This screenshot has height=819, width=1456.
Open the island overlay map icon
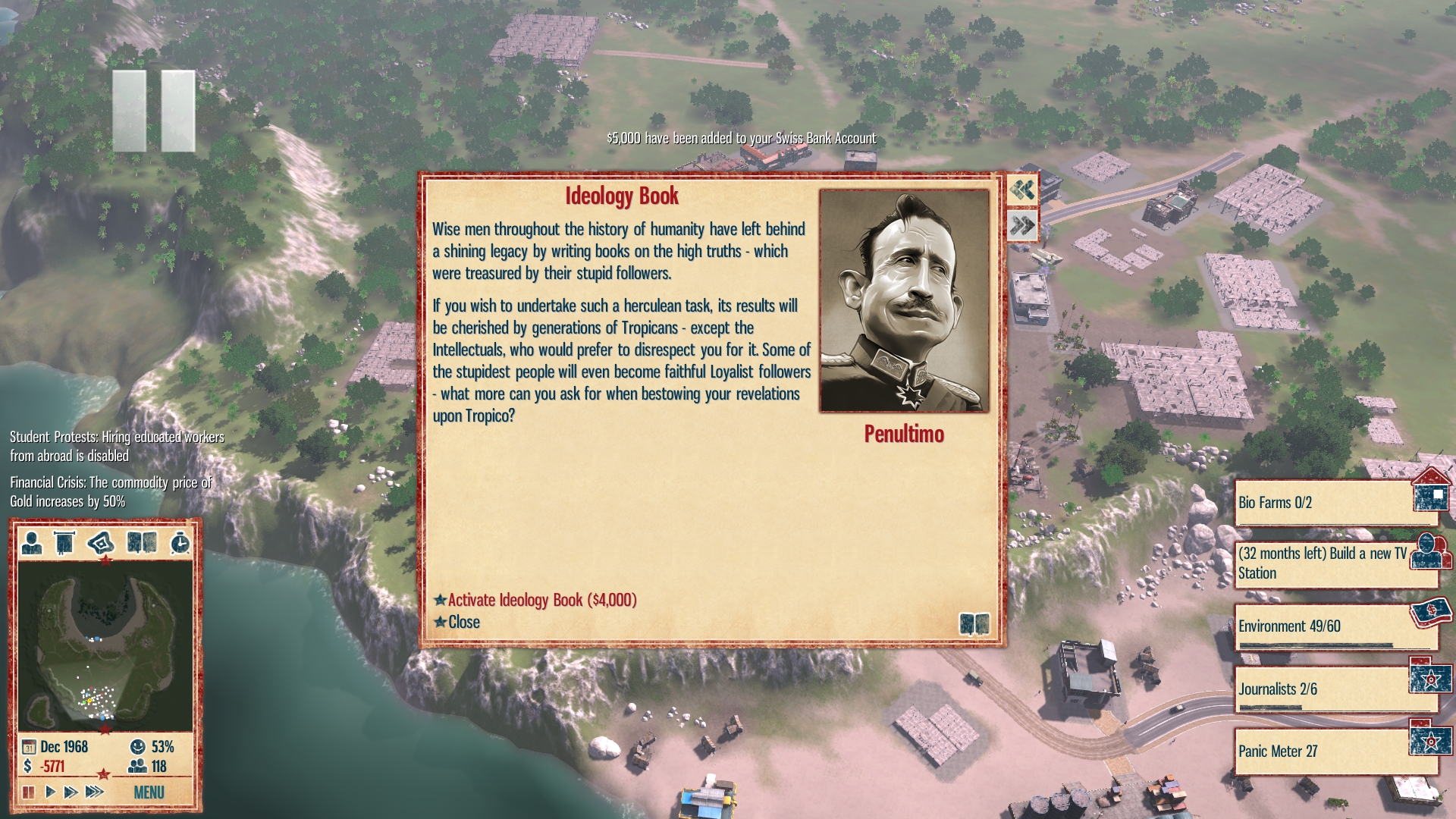pyautogui.click(x=101, y=542)
